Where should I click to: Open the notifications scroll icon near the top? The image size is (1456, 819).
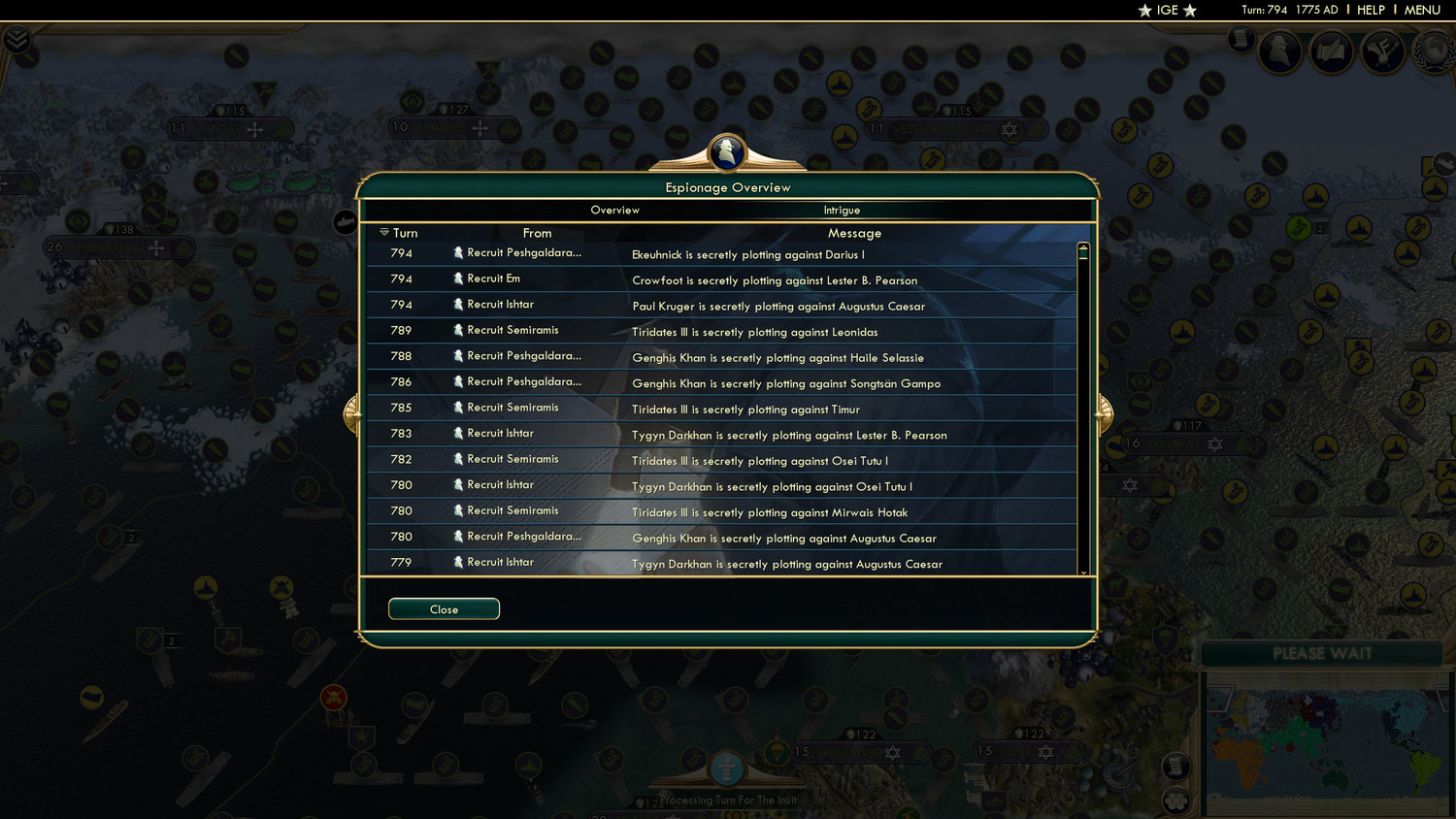click(1240, 41)
